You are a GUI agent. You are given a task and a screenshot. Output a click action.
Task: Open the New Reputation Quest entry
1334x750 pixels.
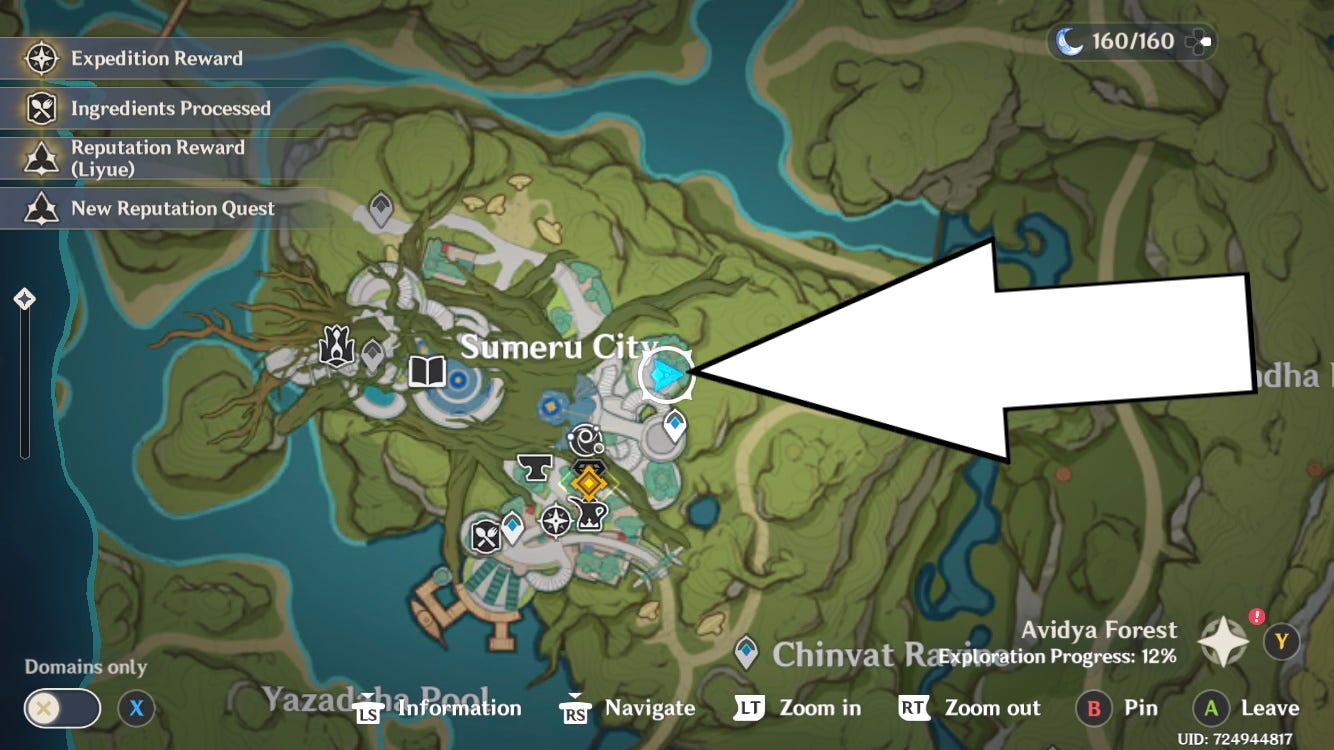[x=172, y=208]
